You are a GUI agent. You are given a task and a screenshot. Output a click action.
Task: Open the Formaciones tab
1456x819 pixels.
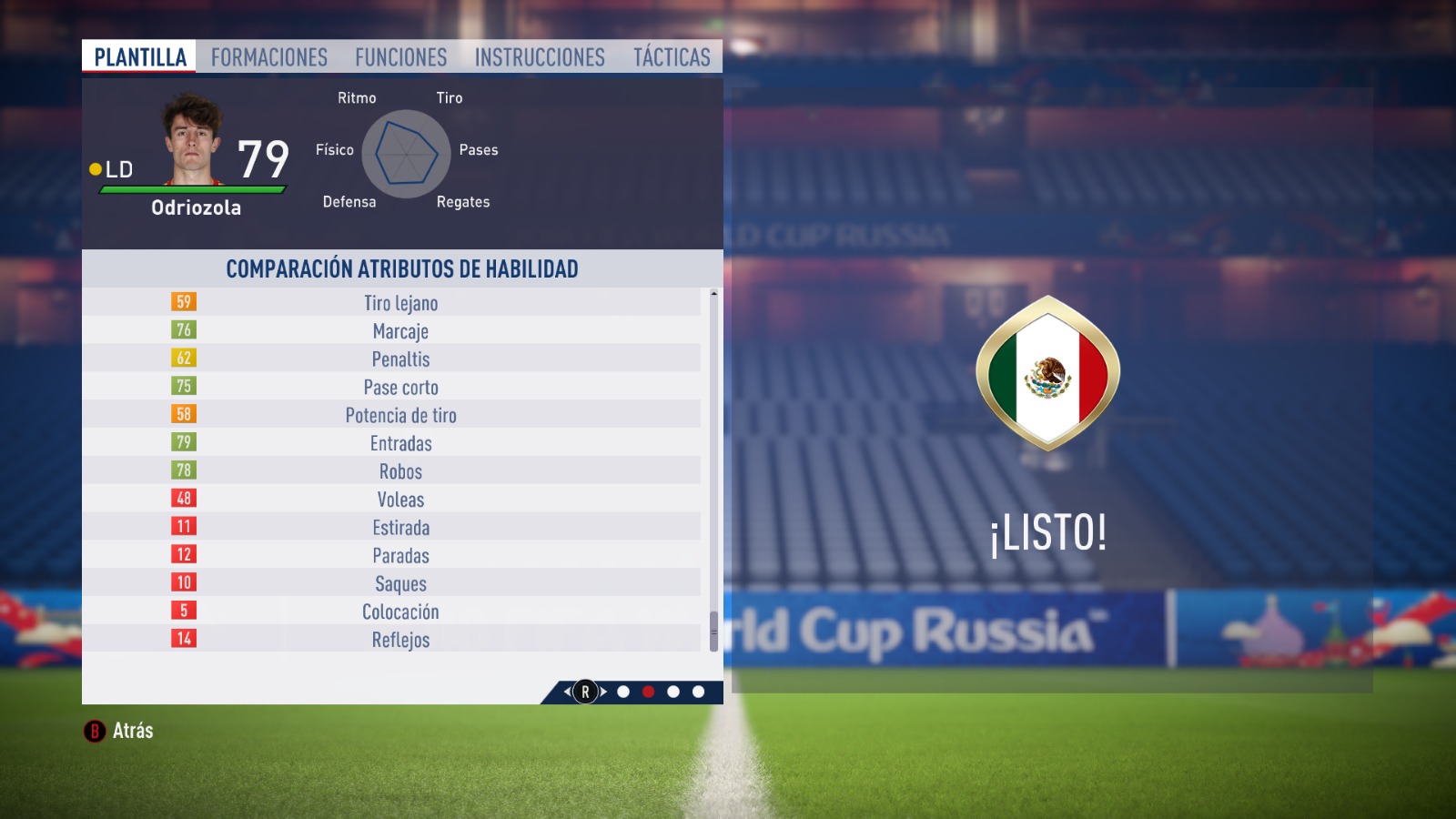click(269, 57)
